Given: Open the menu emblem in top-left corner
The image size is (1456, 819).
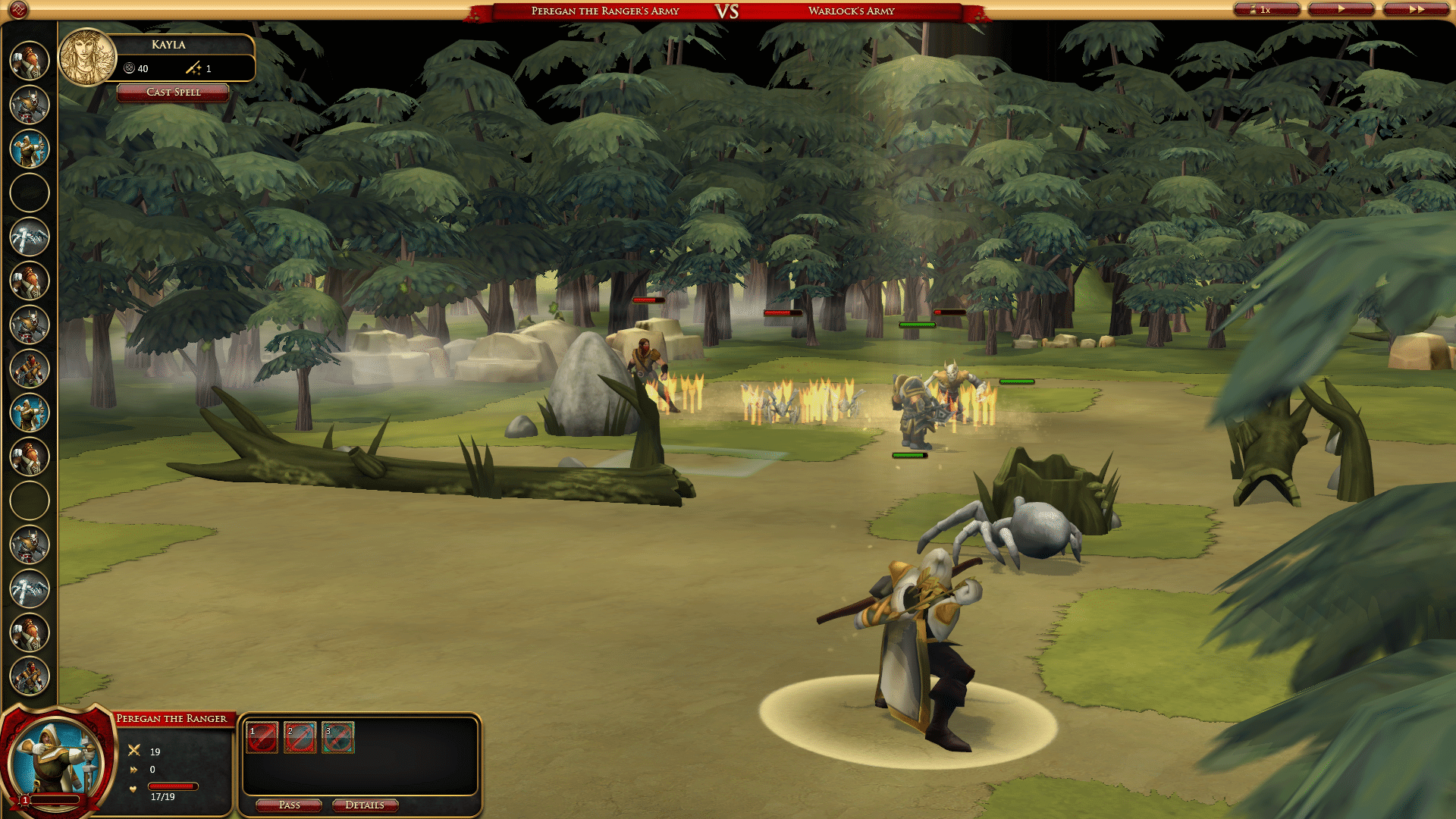Looking at the screenshot, I should point(18,10).
